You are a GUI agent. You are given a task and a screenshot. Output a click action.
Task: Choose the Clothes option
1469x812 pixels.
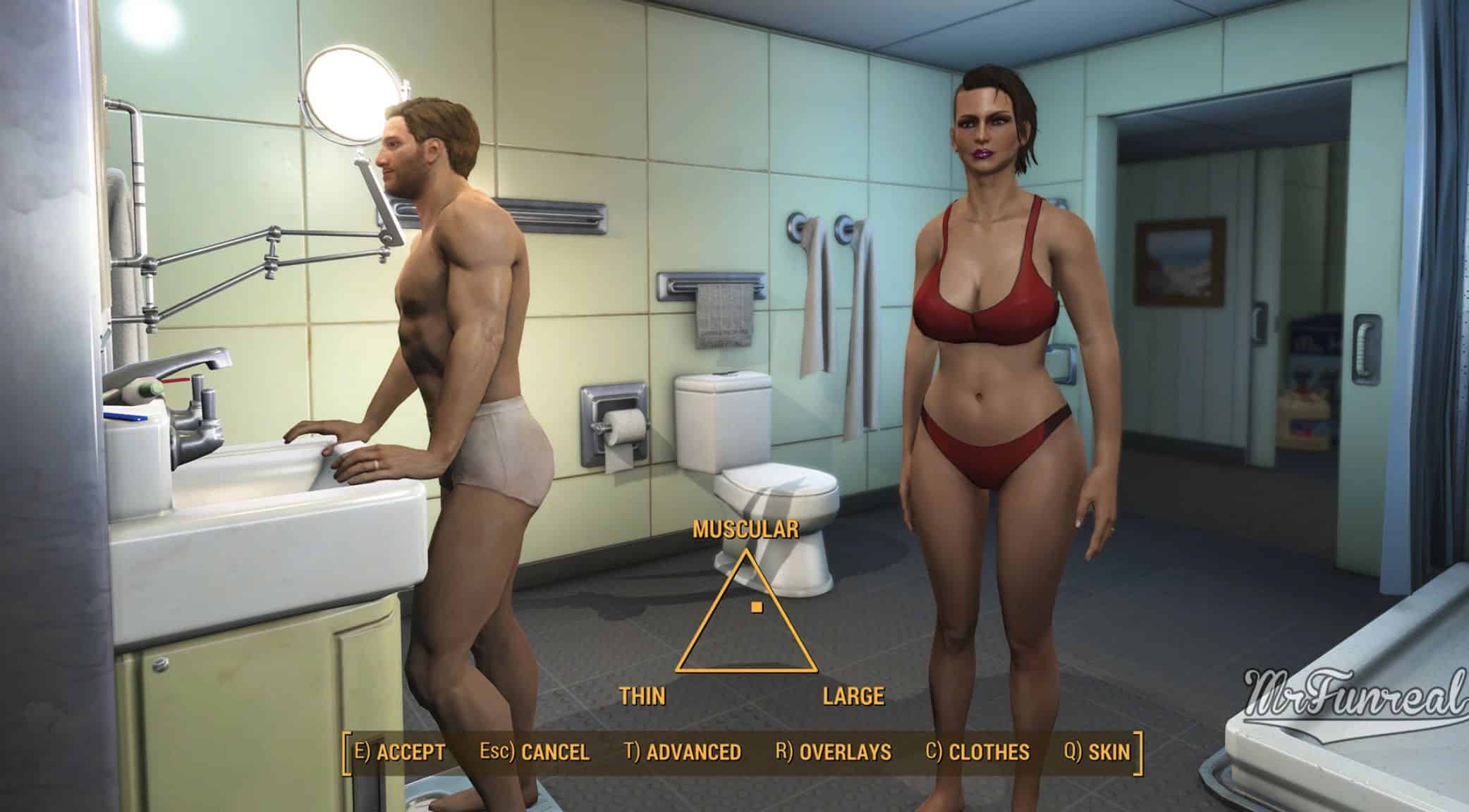pyautogui.click(x=977, y=752)
